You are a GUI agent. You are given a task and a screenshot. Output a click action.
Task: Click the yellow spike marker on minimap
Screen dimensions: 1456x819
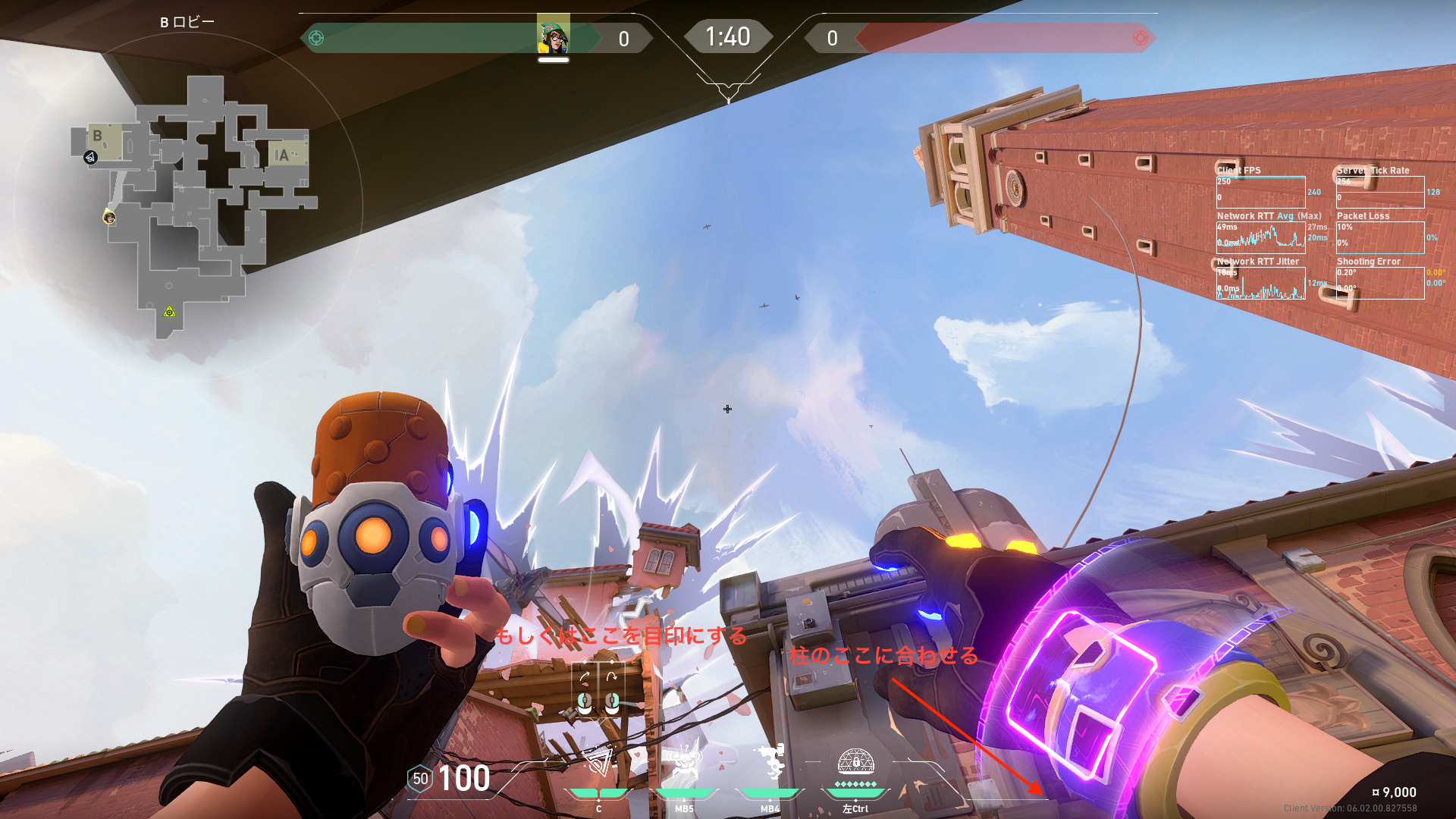tap(169, 312)
